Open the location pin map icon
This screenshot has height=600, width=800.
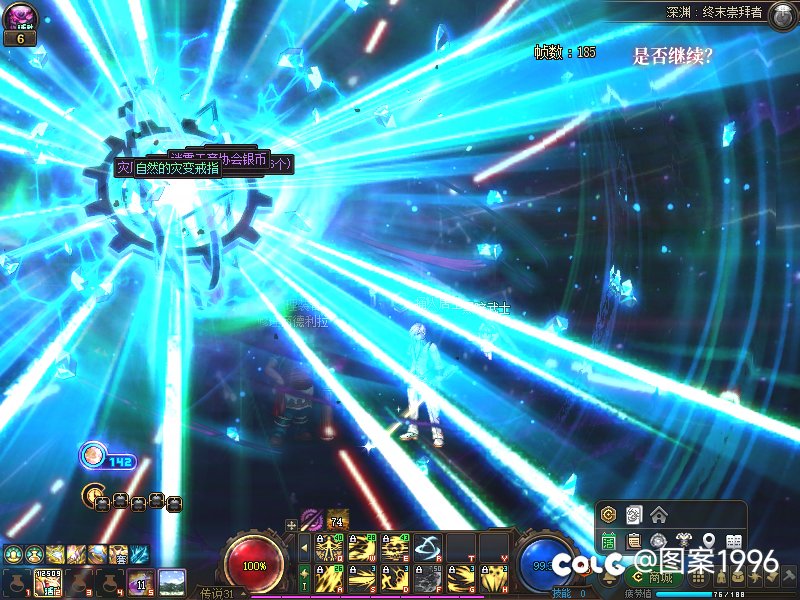pyautogui.click(x=708, y=541)
